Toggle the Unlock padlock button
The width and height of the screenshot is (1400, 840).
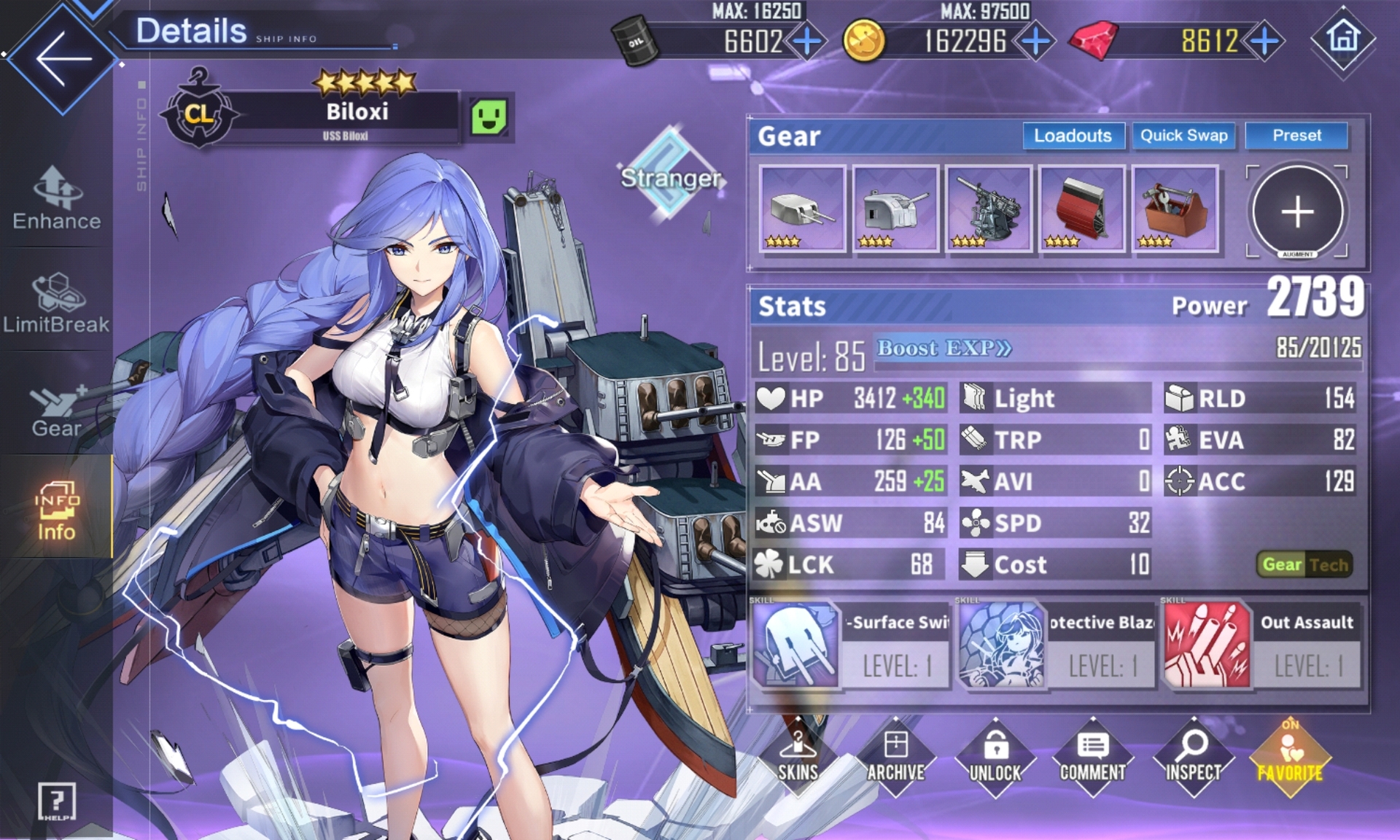click(x=995, y=758)
